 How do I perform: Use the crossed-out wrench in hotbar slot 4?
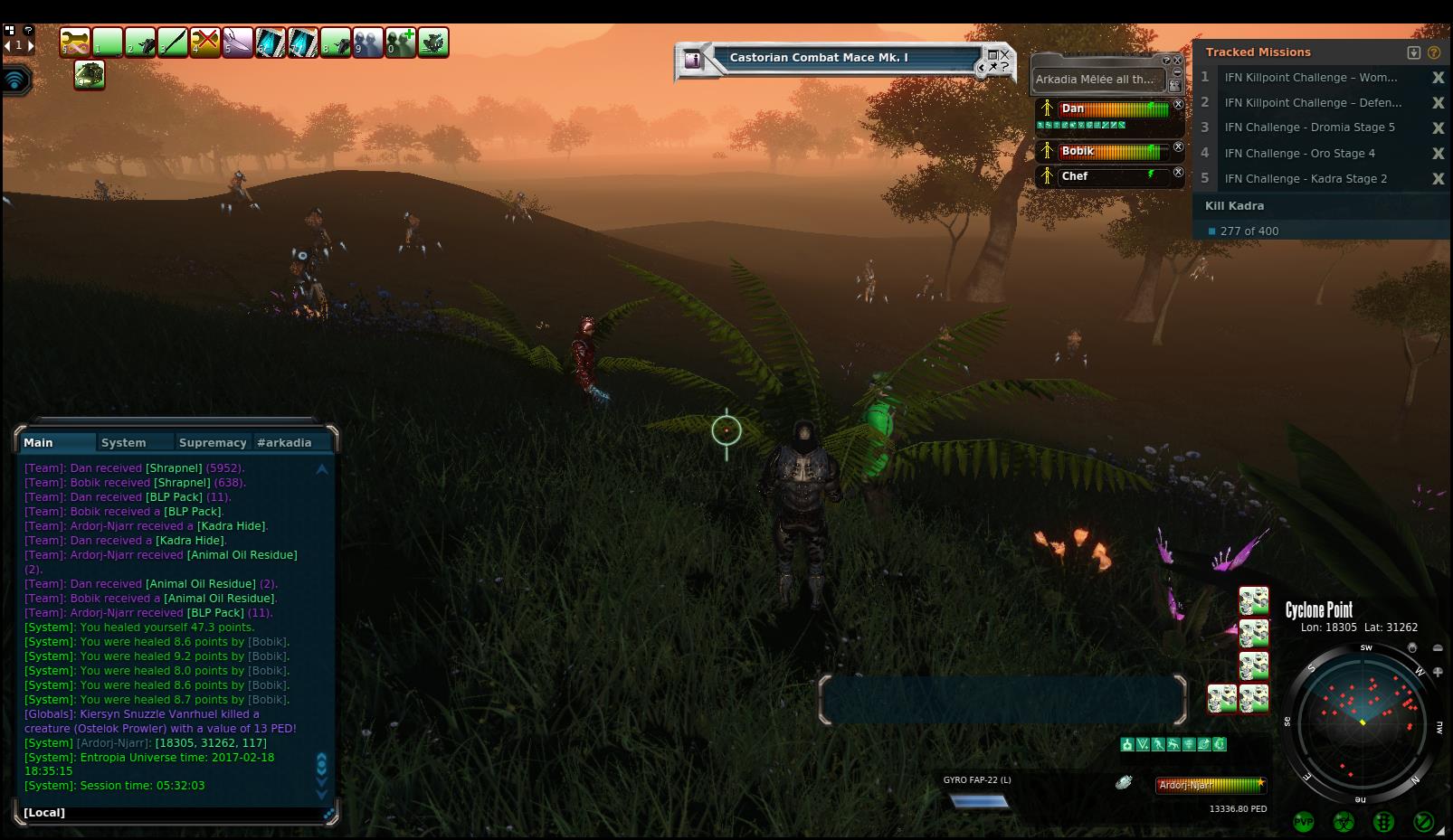tap(205, 42)
